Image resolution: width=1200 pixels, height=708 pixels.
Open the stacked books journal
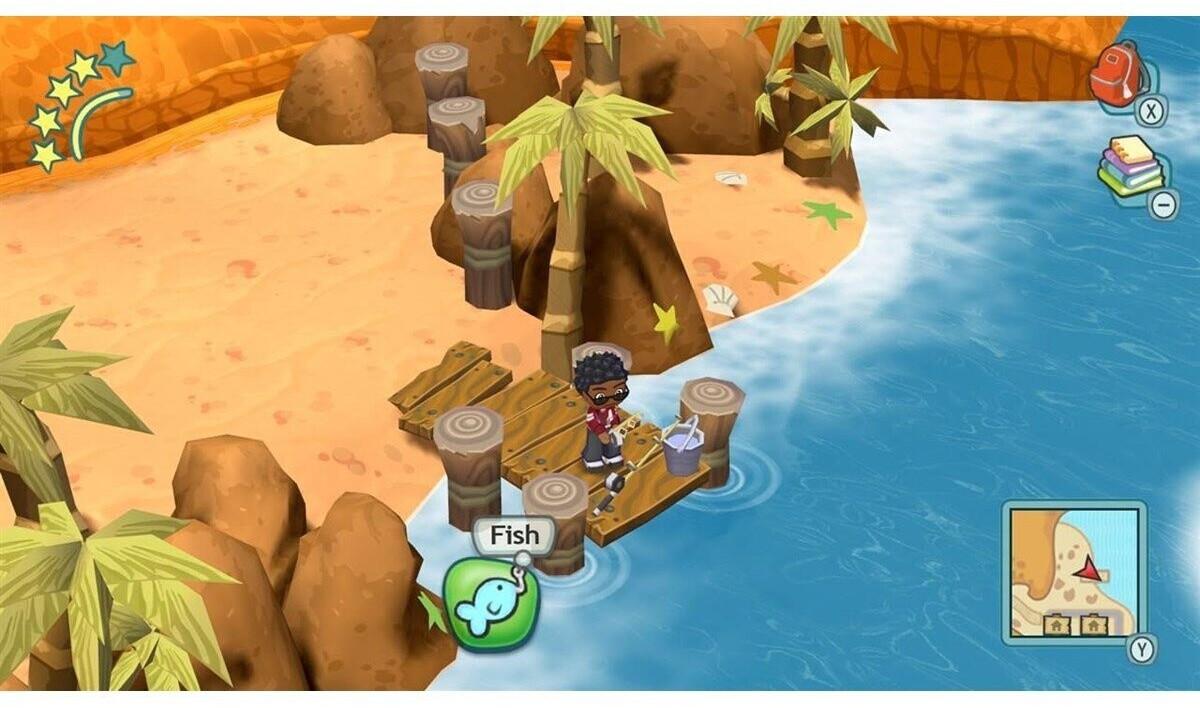1131,166
